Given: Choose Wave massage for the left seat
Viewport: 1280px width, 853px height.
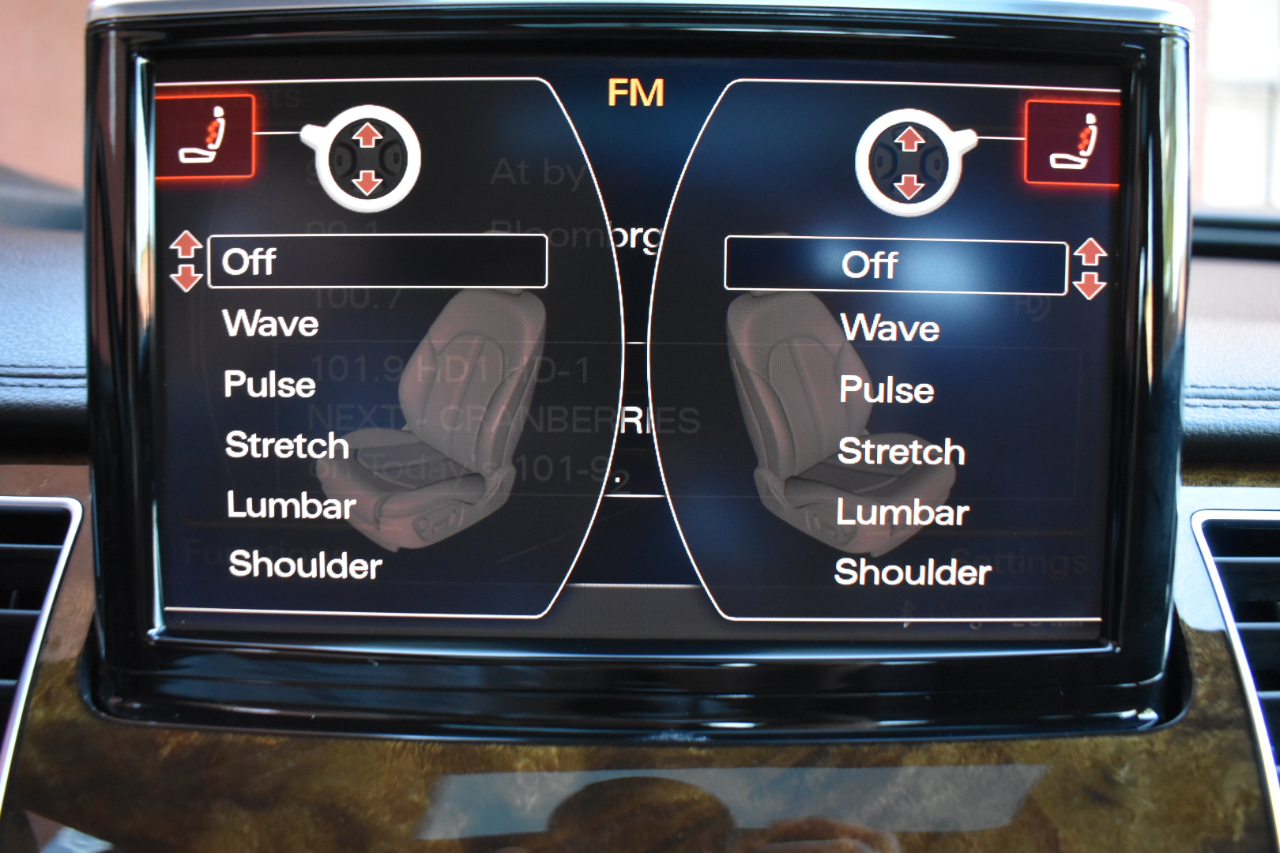Looking at the screenshot, I should (x=271, y=323).
